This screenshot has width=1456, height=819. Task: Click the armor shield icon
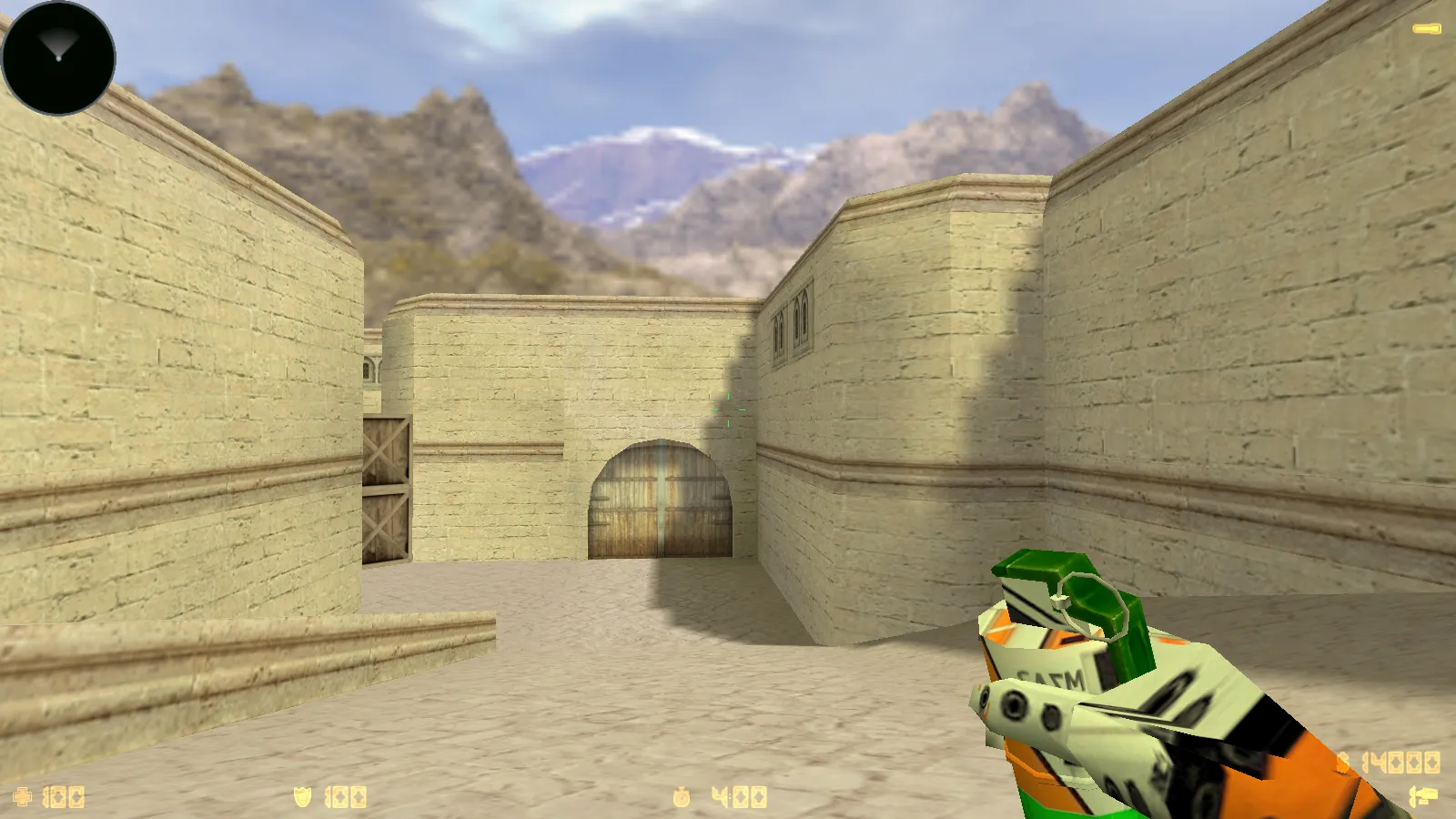point(300,796)
